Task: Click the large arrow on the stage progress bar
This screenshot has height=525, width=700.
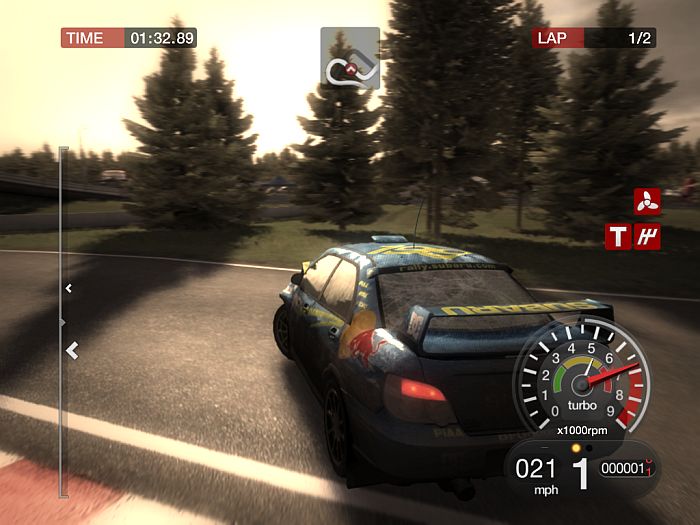Action: [x=71, y=350]
